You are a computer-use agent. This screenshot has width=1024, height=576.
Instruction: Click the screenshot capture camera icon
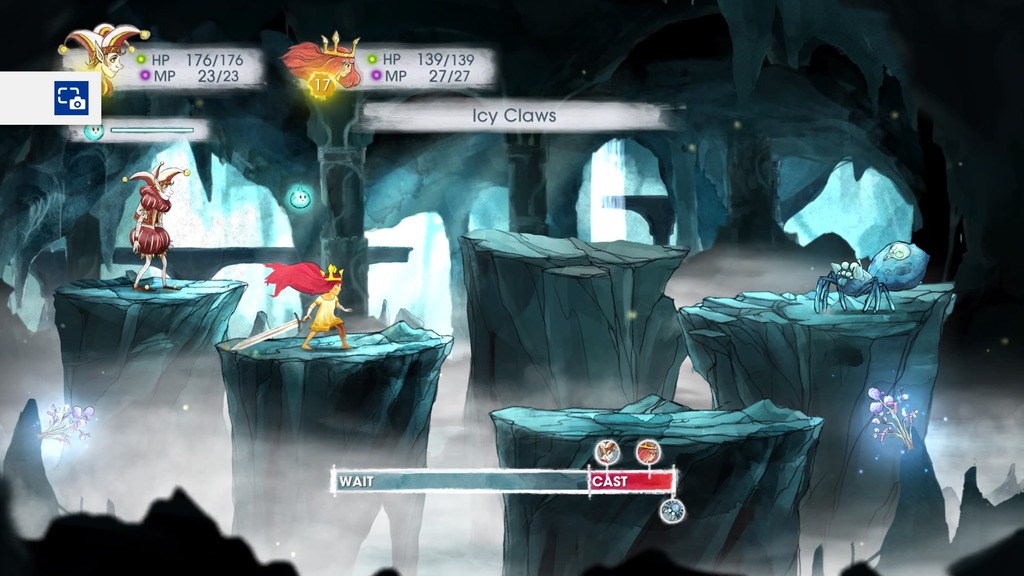click(x=71, y=98)
